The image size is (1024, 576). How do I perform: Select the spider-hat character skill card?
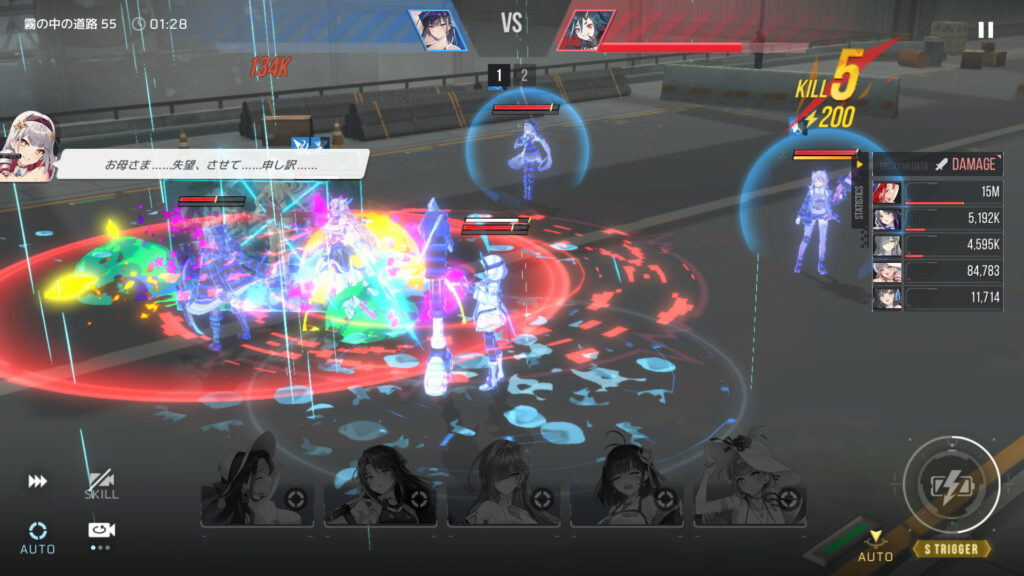[x=750, y=485]
